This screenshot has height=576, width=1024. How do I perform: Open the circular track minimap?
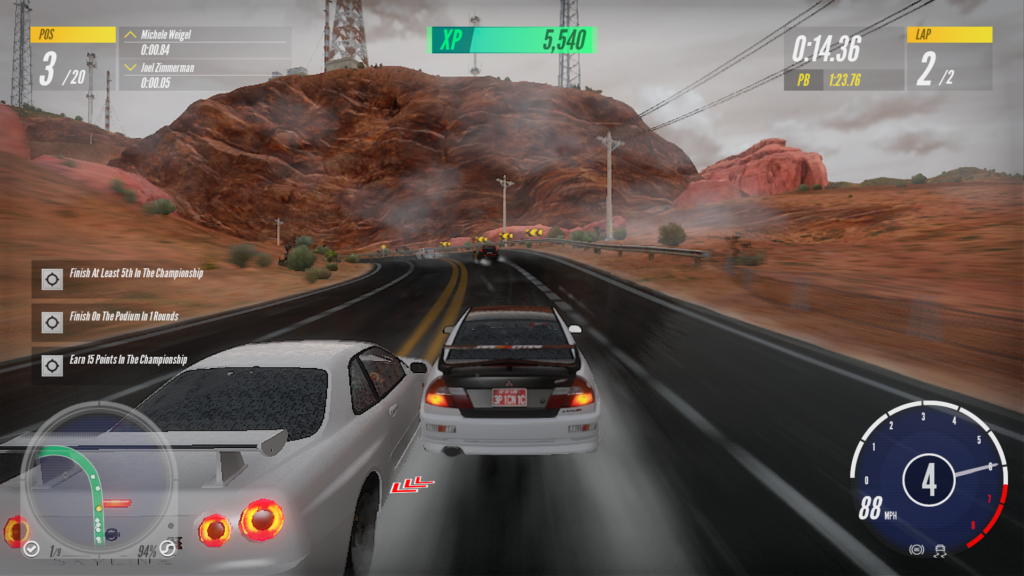pyautogui.click(x=98, y=476)
